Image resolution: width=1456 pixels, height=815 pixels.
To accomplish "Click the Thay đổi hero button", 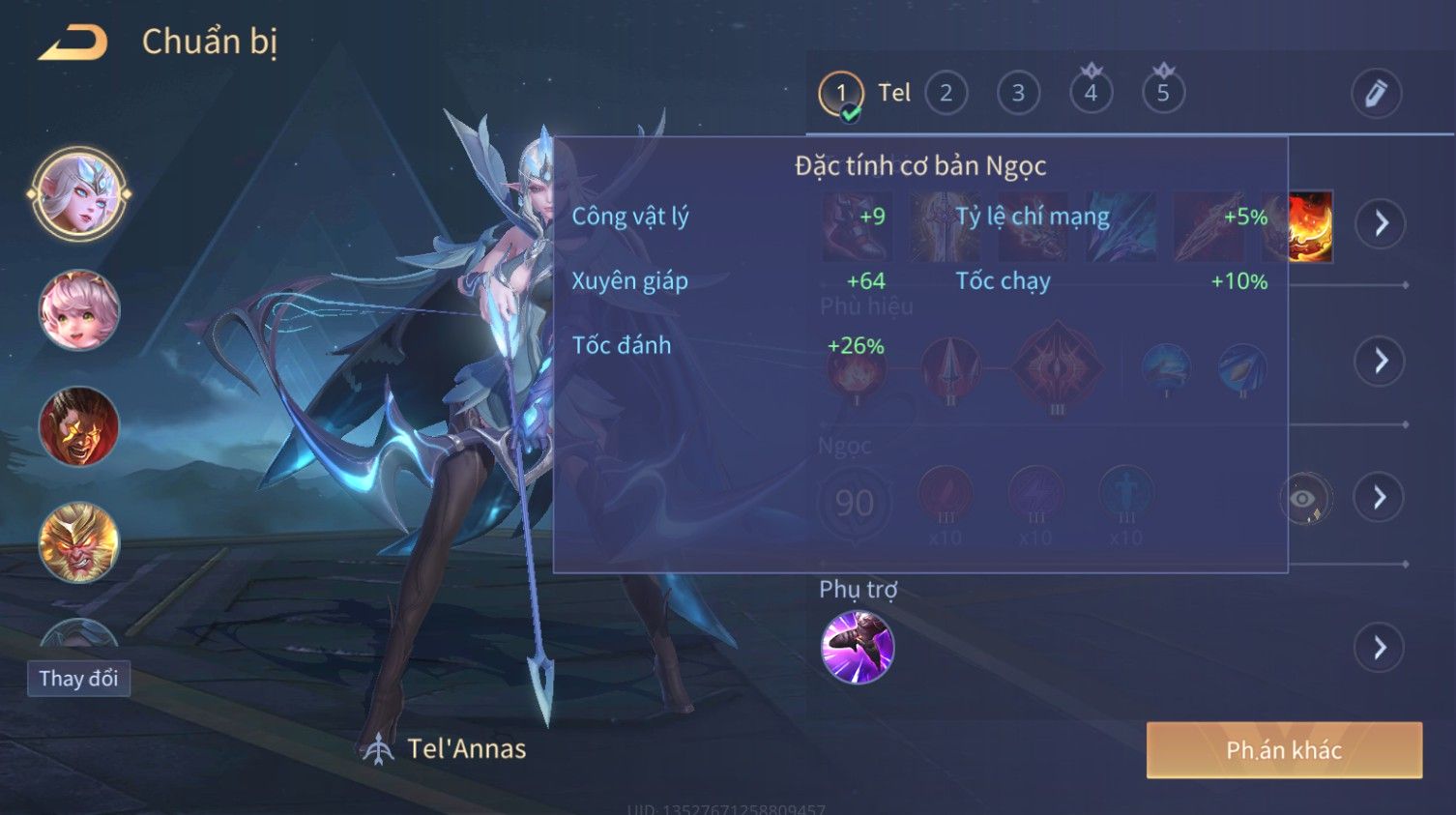I will point(78,679).
